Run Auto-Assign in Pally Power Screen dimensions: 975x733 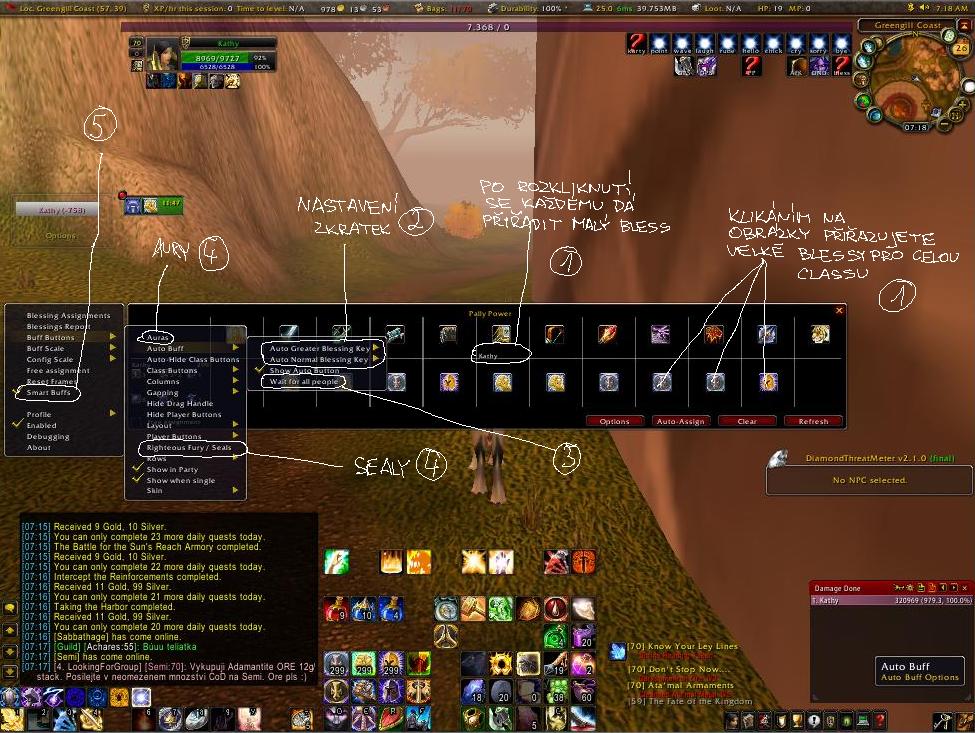(x=680, y=421)
